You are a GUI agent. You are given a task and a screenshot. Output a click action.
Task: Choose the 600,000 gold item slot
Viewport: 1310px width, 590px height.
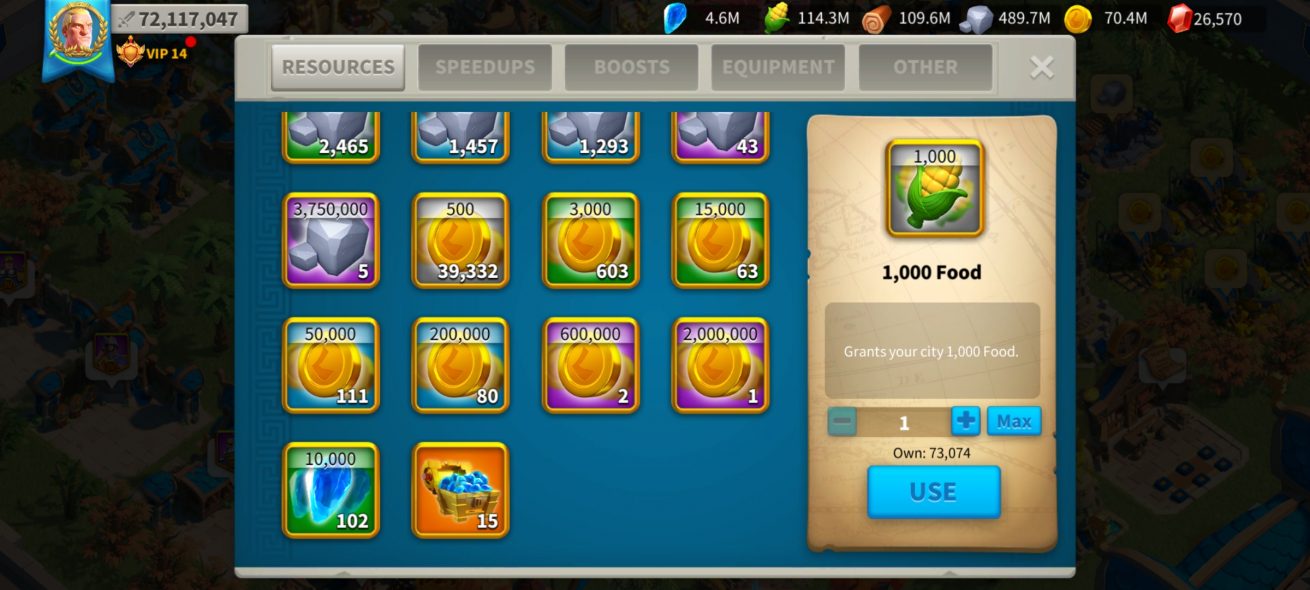[591, 365]
